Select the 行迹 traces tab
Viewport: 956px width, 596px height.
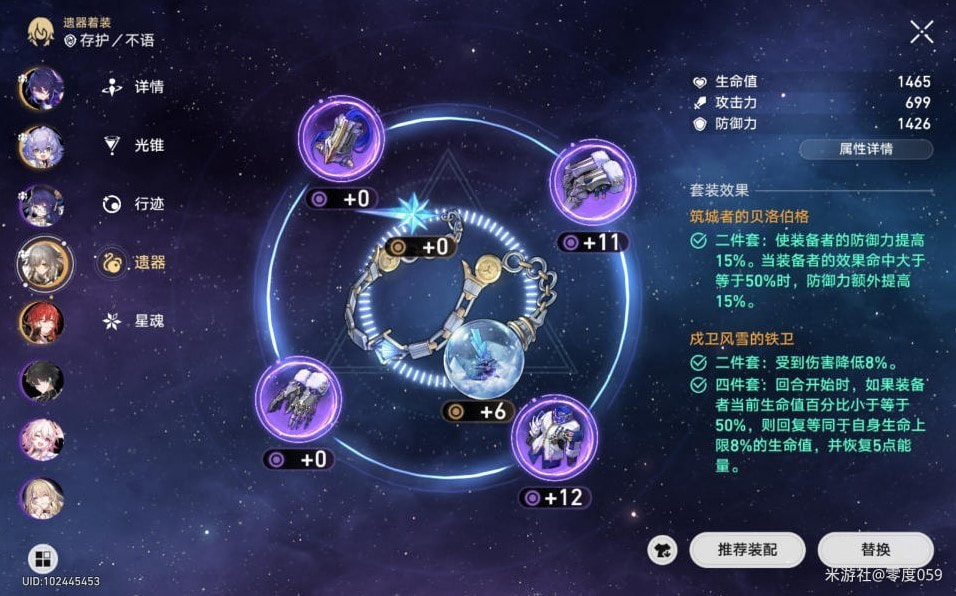[x=135, y=204]
